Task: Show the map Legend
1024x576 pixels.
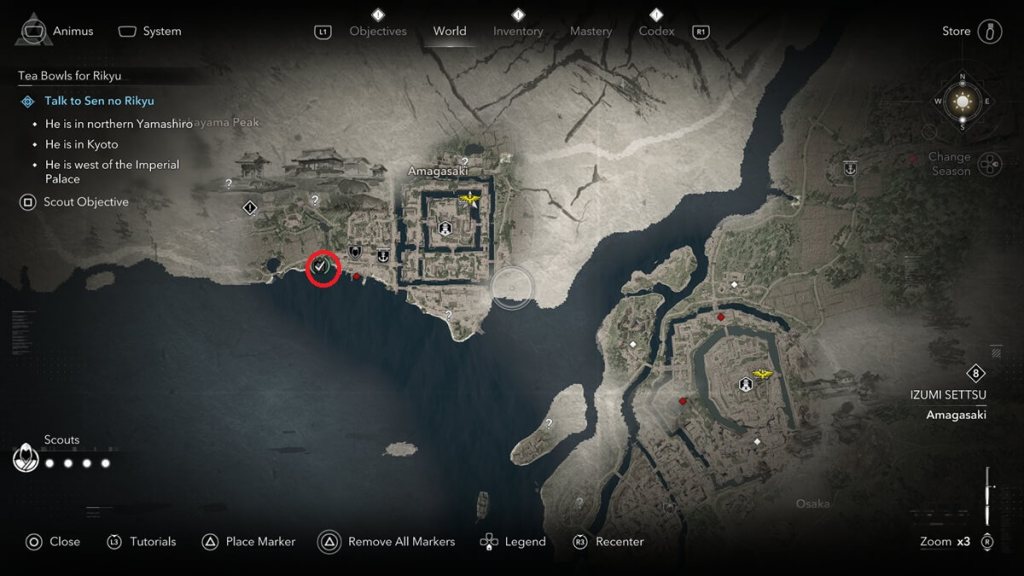Action: [x=524, y=542]
